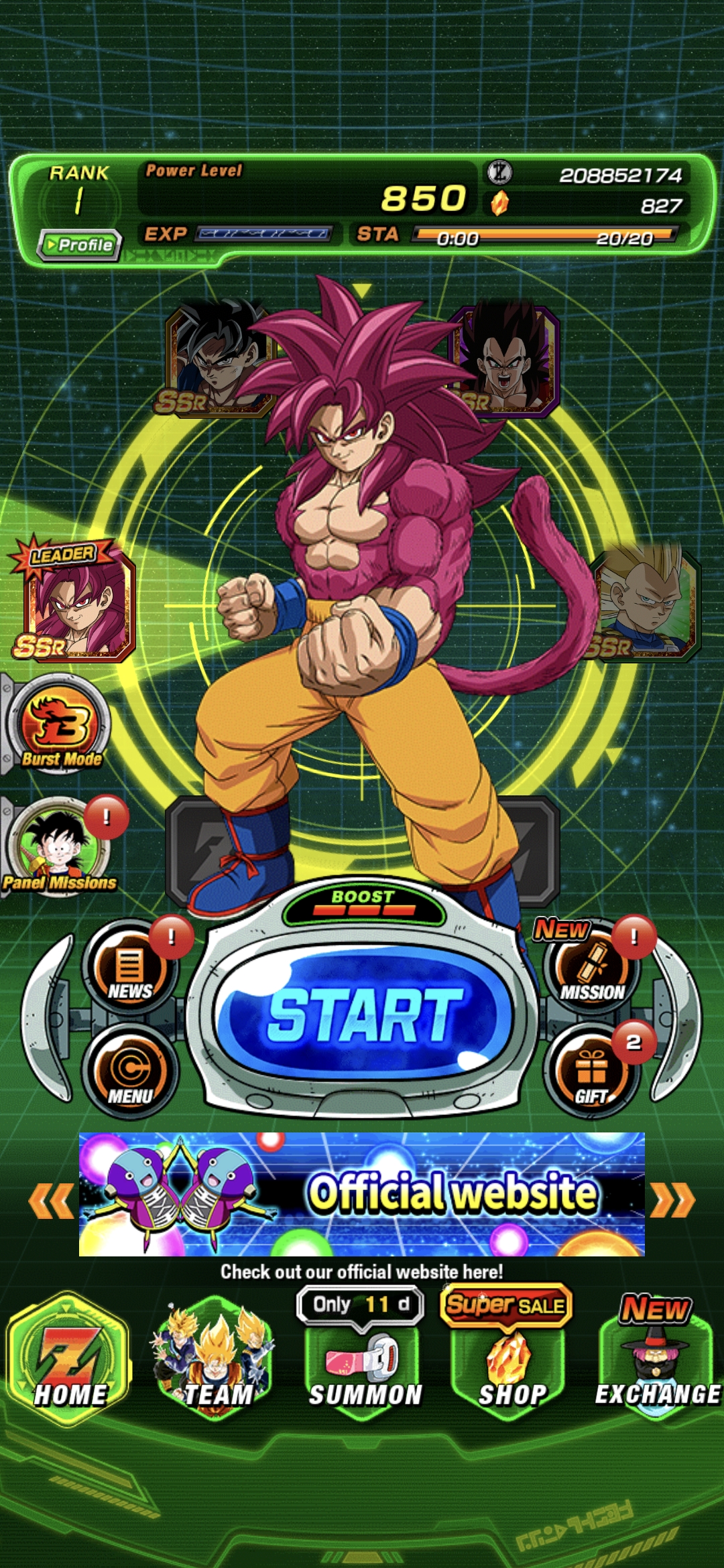Open the Official website banner
724x1568 pixels.
click(362, 1194)
